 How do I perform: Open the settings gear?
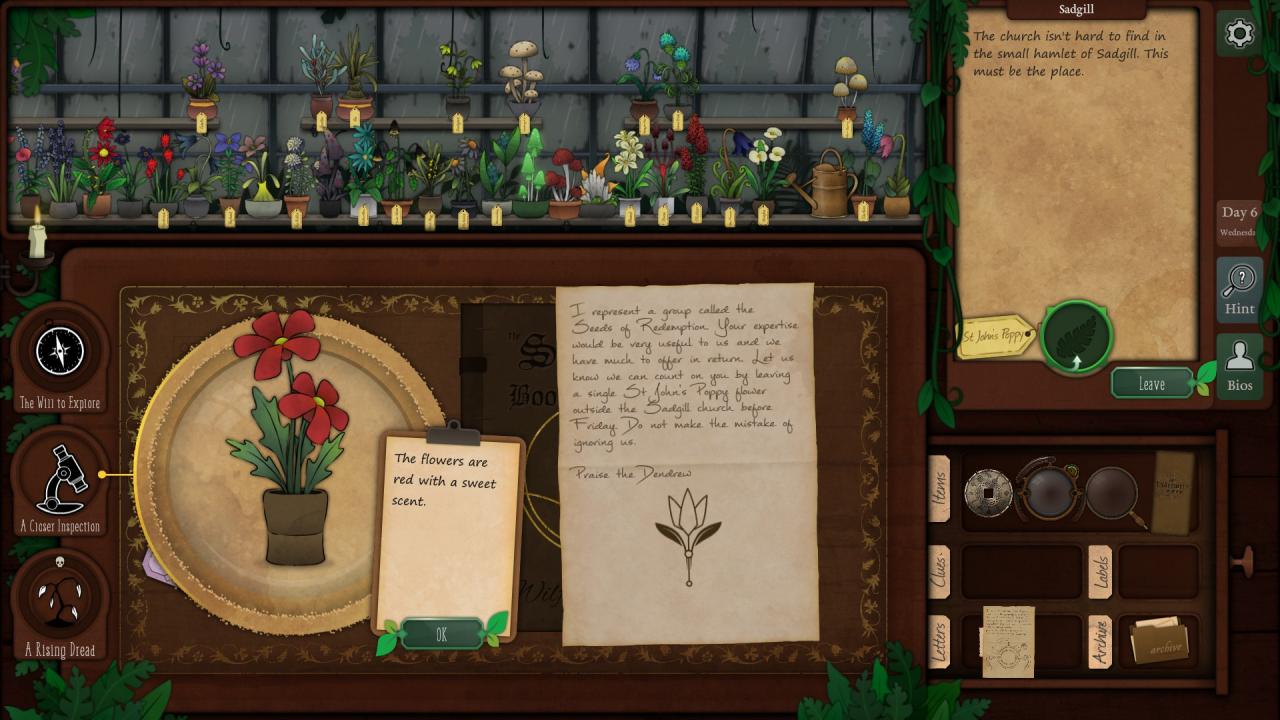pos(1239,34)
